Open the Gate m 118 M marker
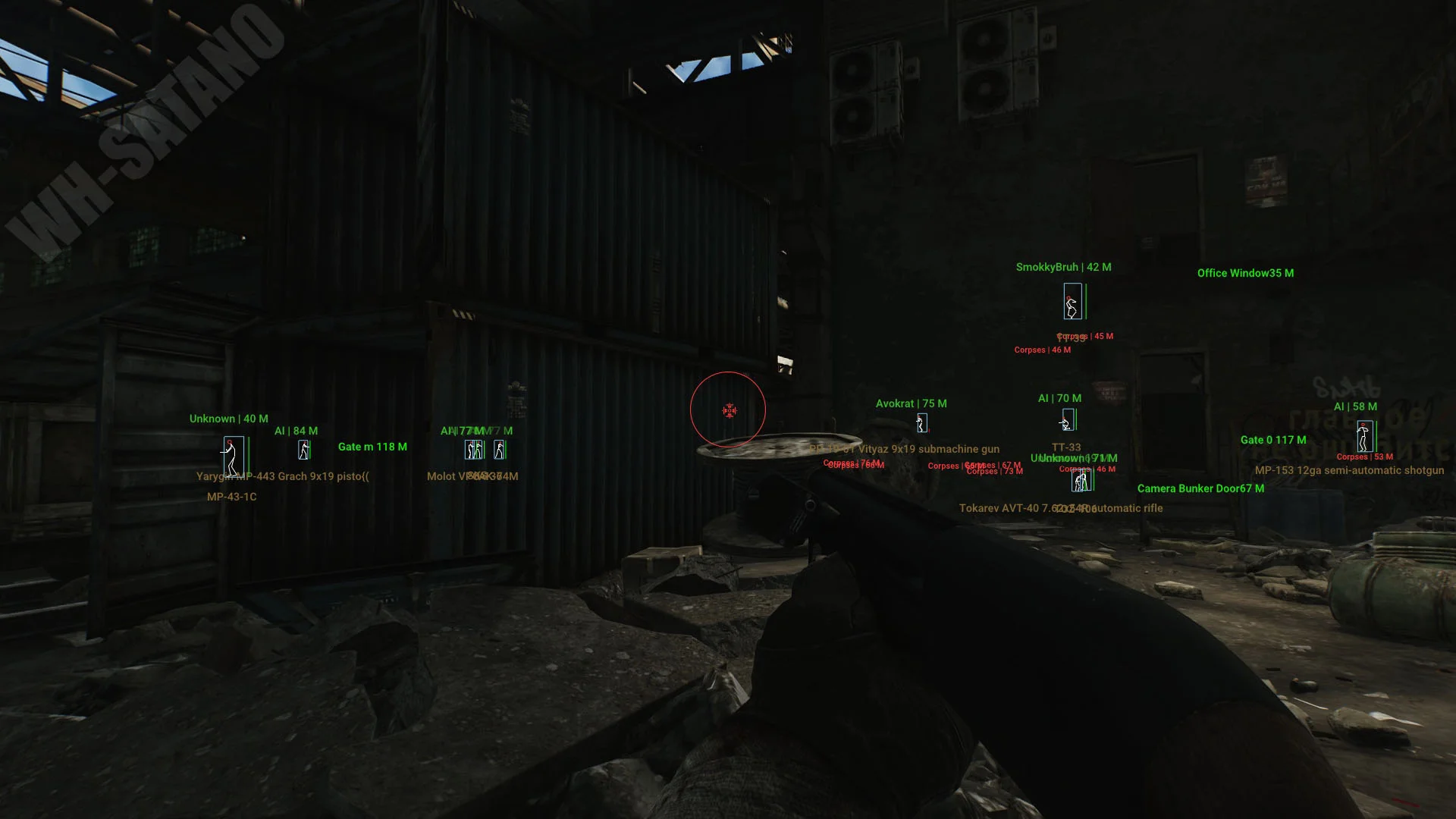This screenshot has height=819, width=1456. pyautogui.click(x=373, y=447)
